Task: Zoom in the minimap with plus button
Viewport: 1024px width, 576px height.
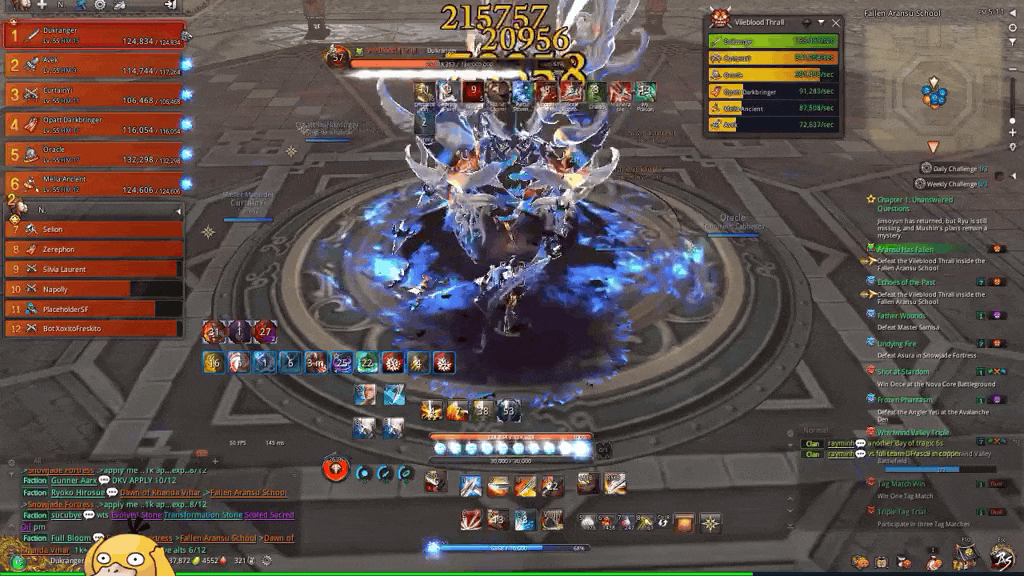Action: [x=1012, y=132]
